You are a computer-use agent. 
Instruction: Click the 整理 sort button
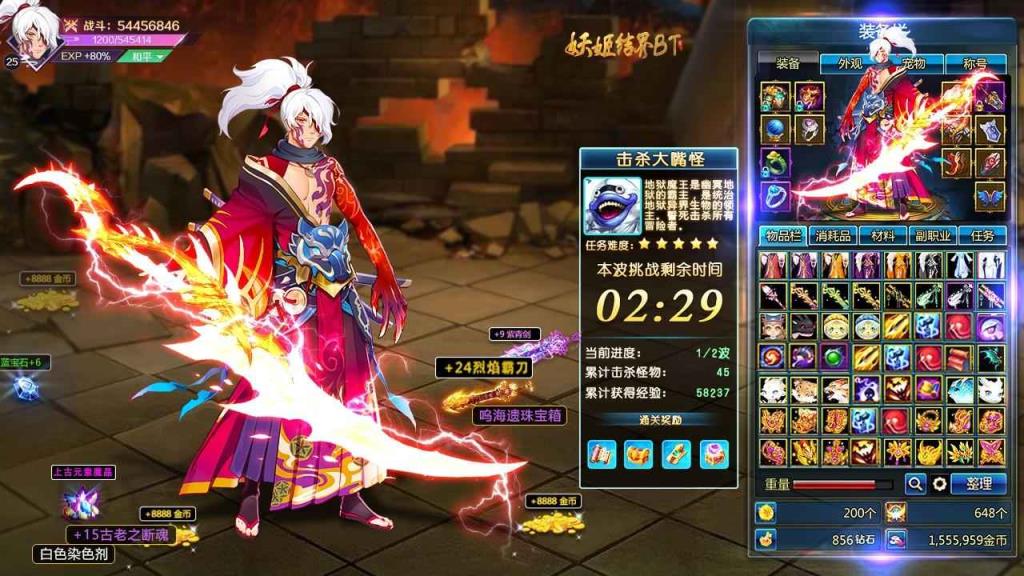[978, 484]
